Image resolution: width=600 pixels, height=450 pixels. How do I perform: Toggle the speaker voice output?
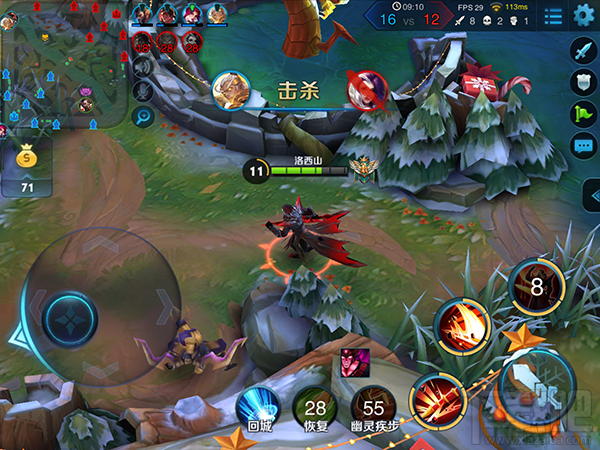(142, 66)
